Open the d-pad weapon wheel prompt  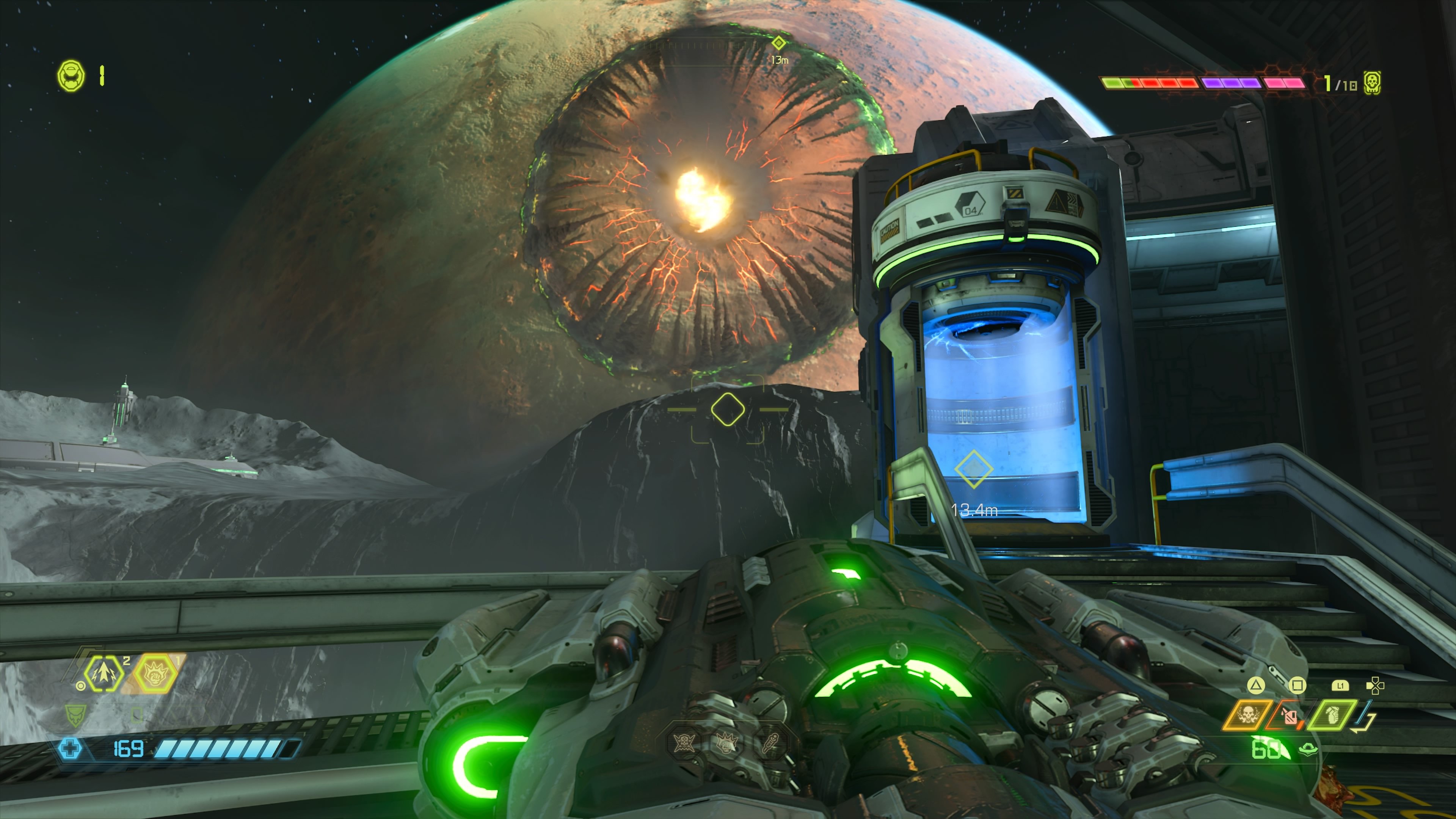[x=1375, y=686]
